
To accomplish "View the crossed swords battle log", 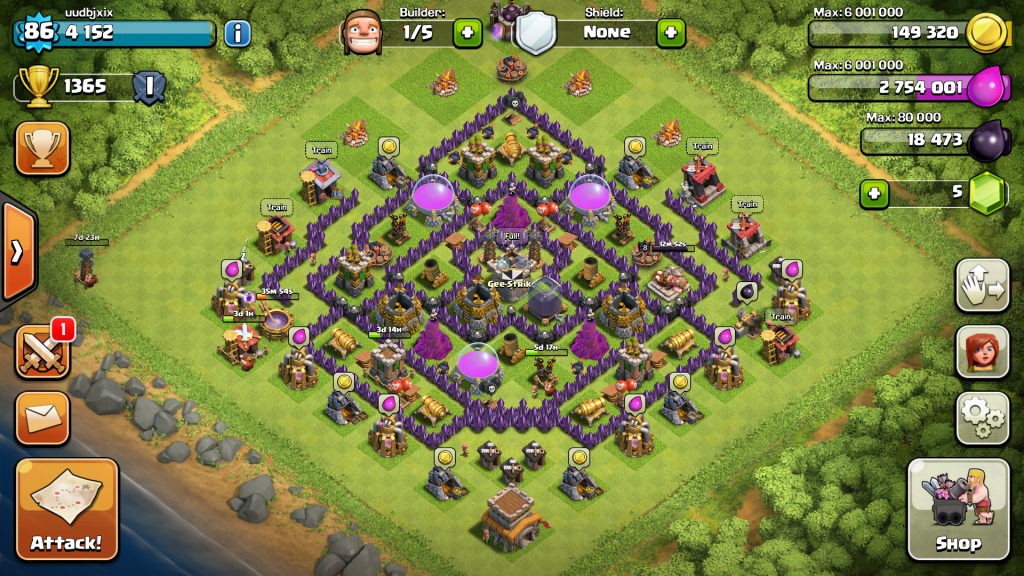I will tap(42, 351).
